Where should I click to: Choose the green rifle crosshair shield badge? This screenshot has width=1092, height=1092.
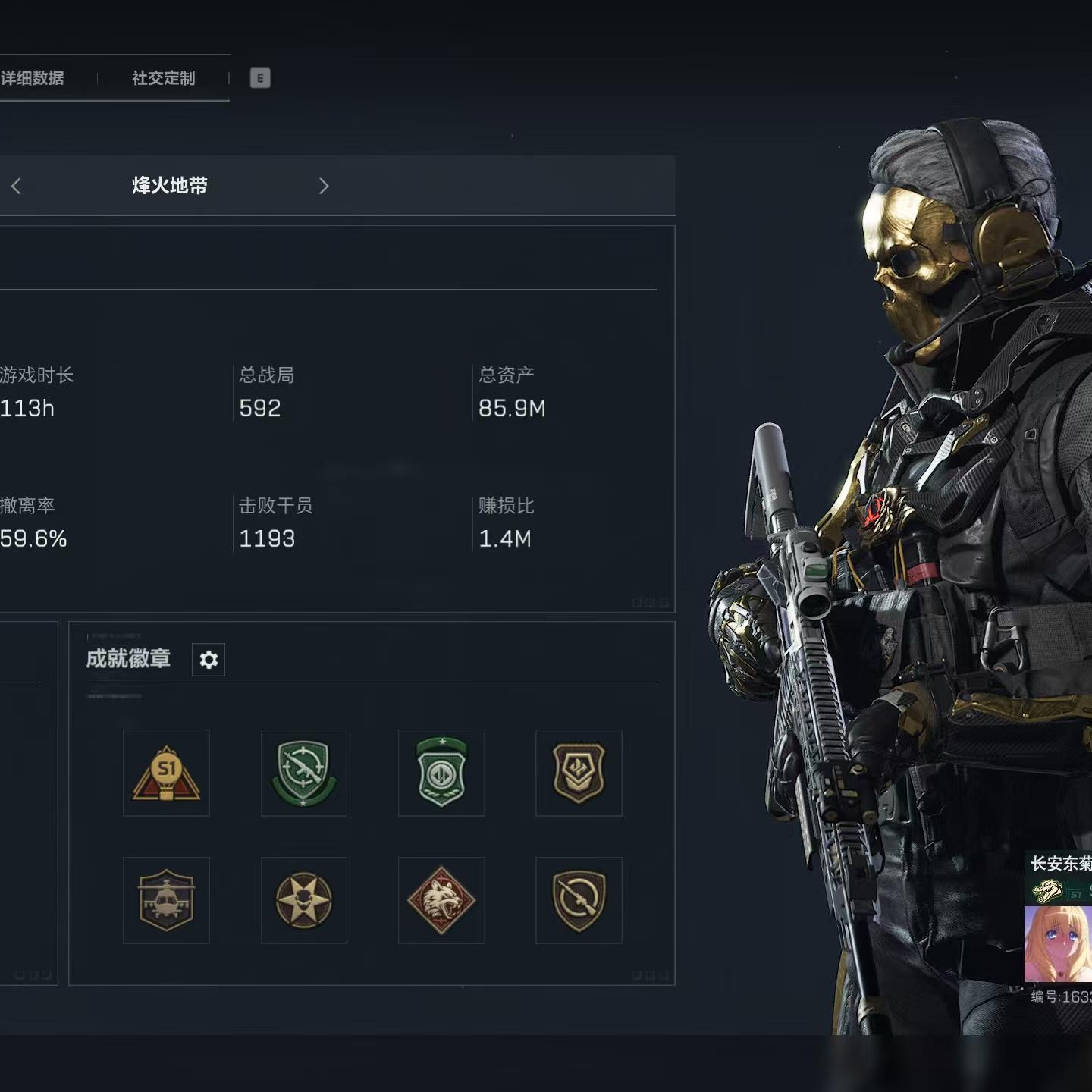pos(304,773)
